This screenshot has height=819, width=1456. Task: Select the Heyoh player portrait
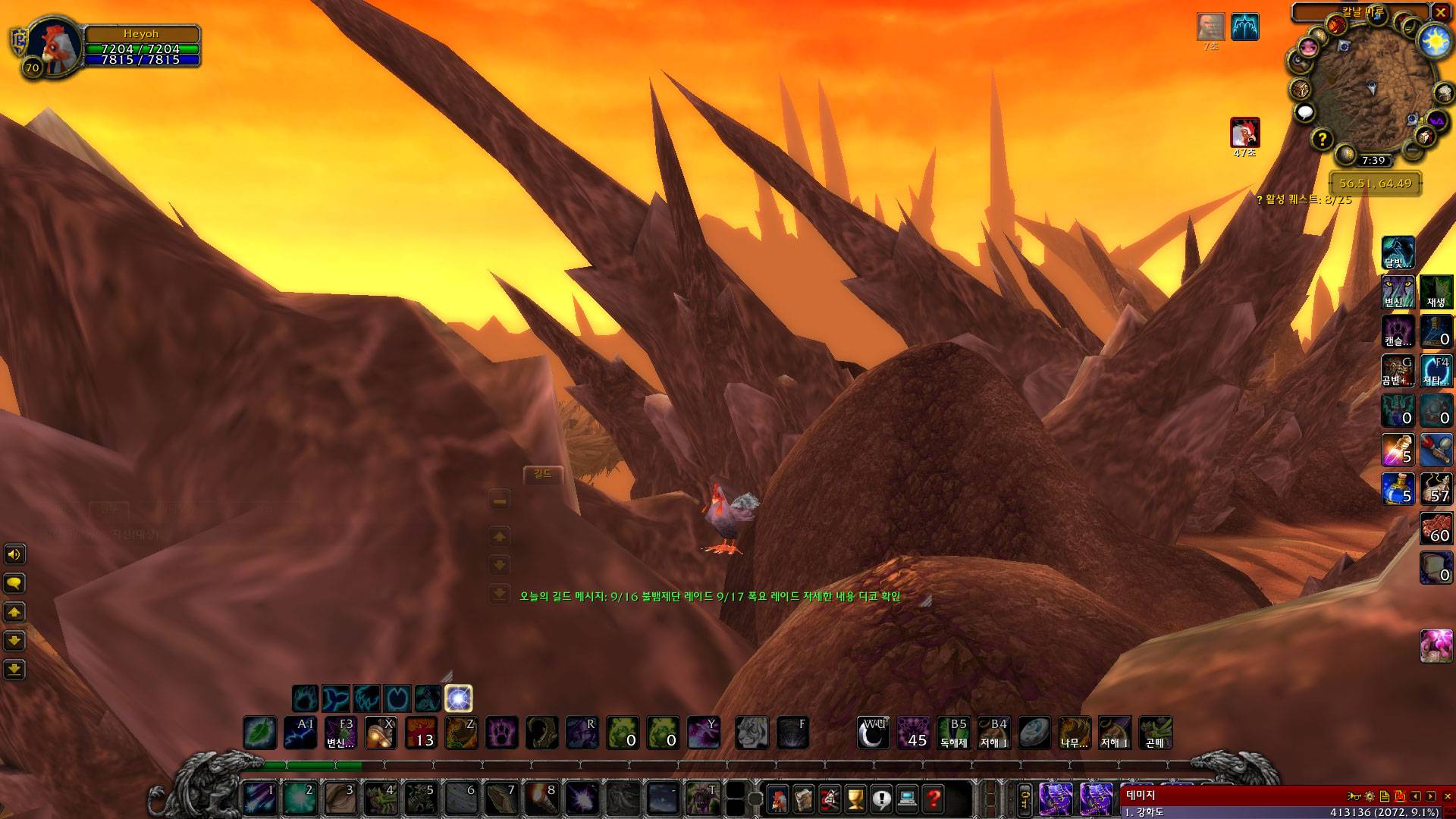52,47
